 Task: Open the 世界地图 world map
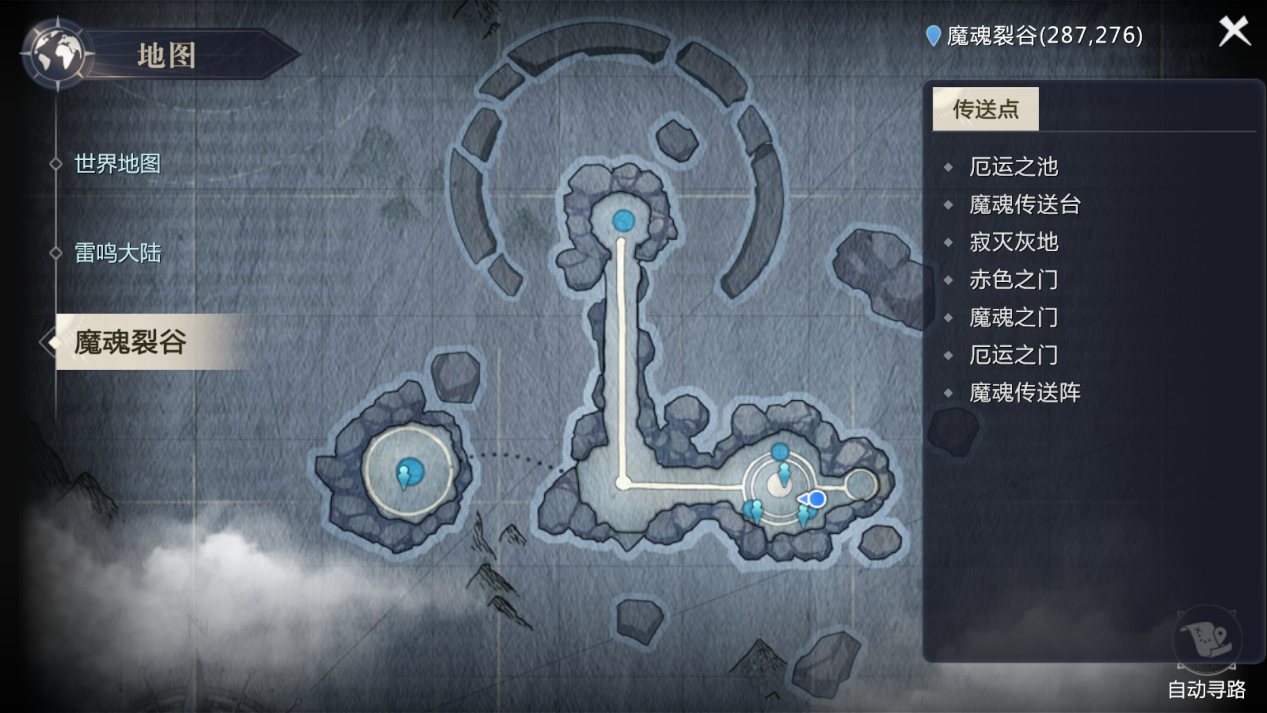[117, 164]
